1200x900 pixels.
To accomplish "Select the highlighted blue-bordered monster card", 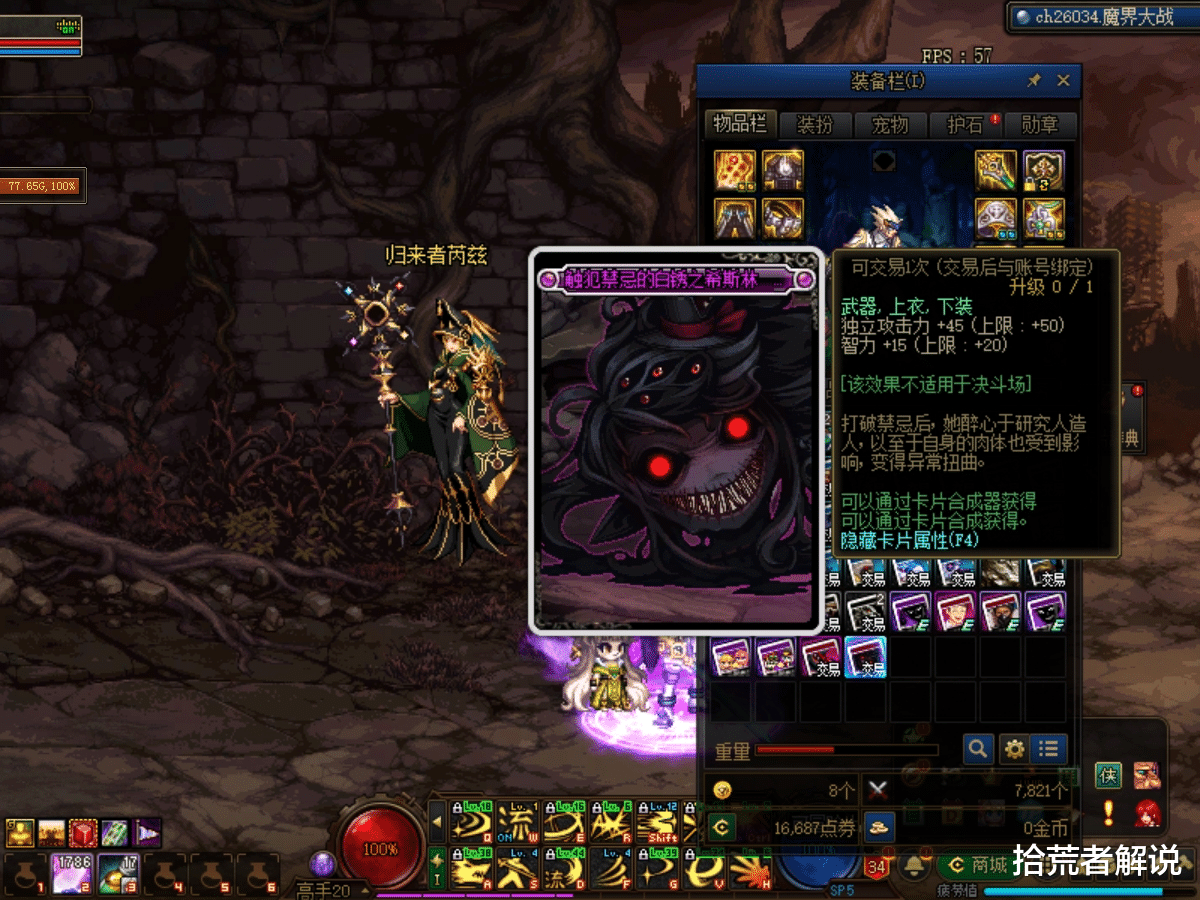I will [865, 657].
